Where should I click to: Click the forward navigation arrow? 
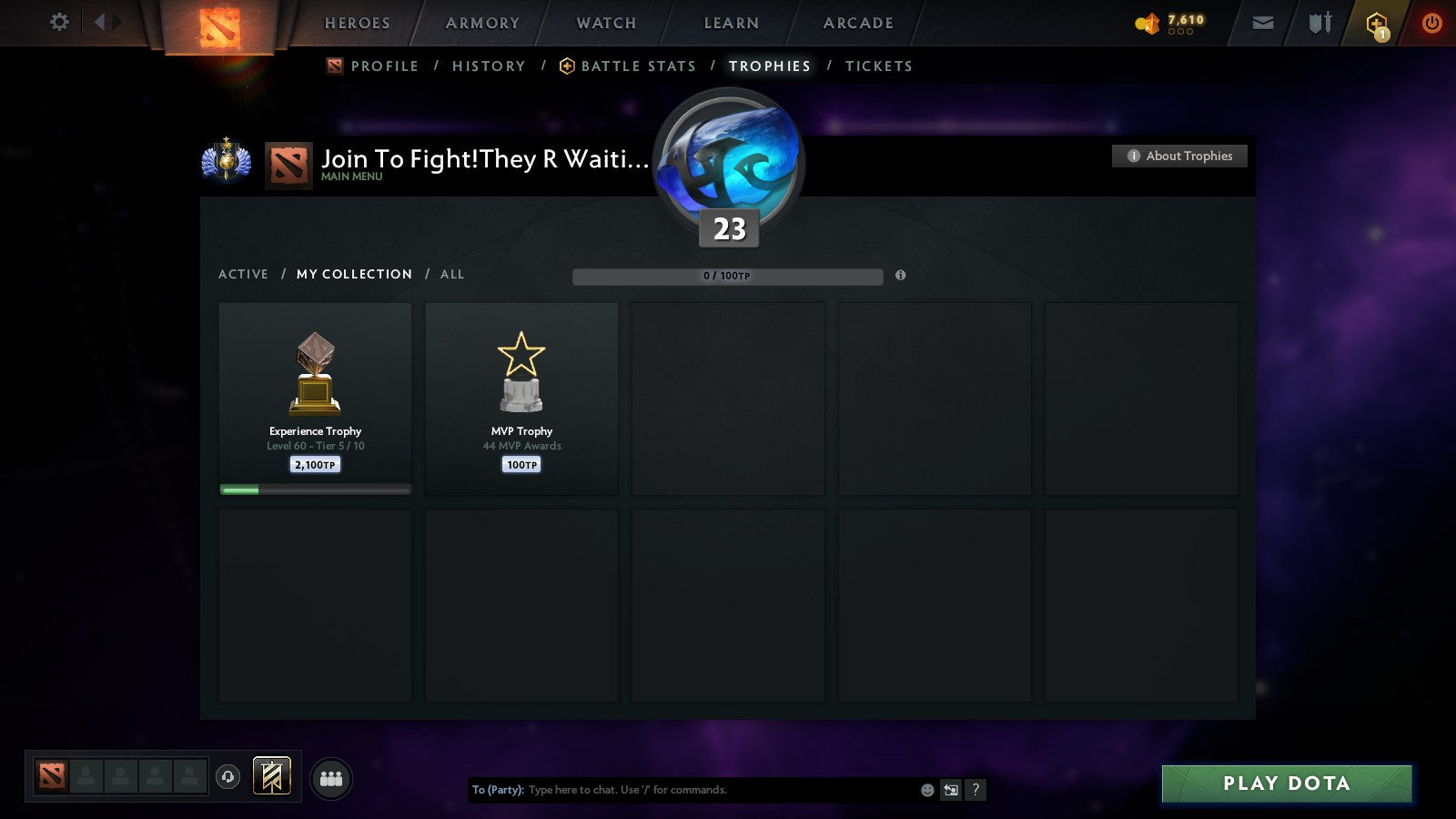[119, 23]
